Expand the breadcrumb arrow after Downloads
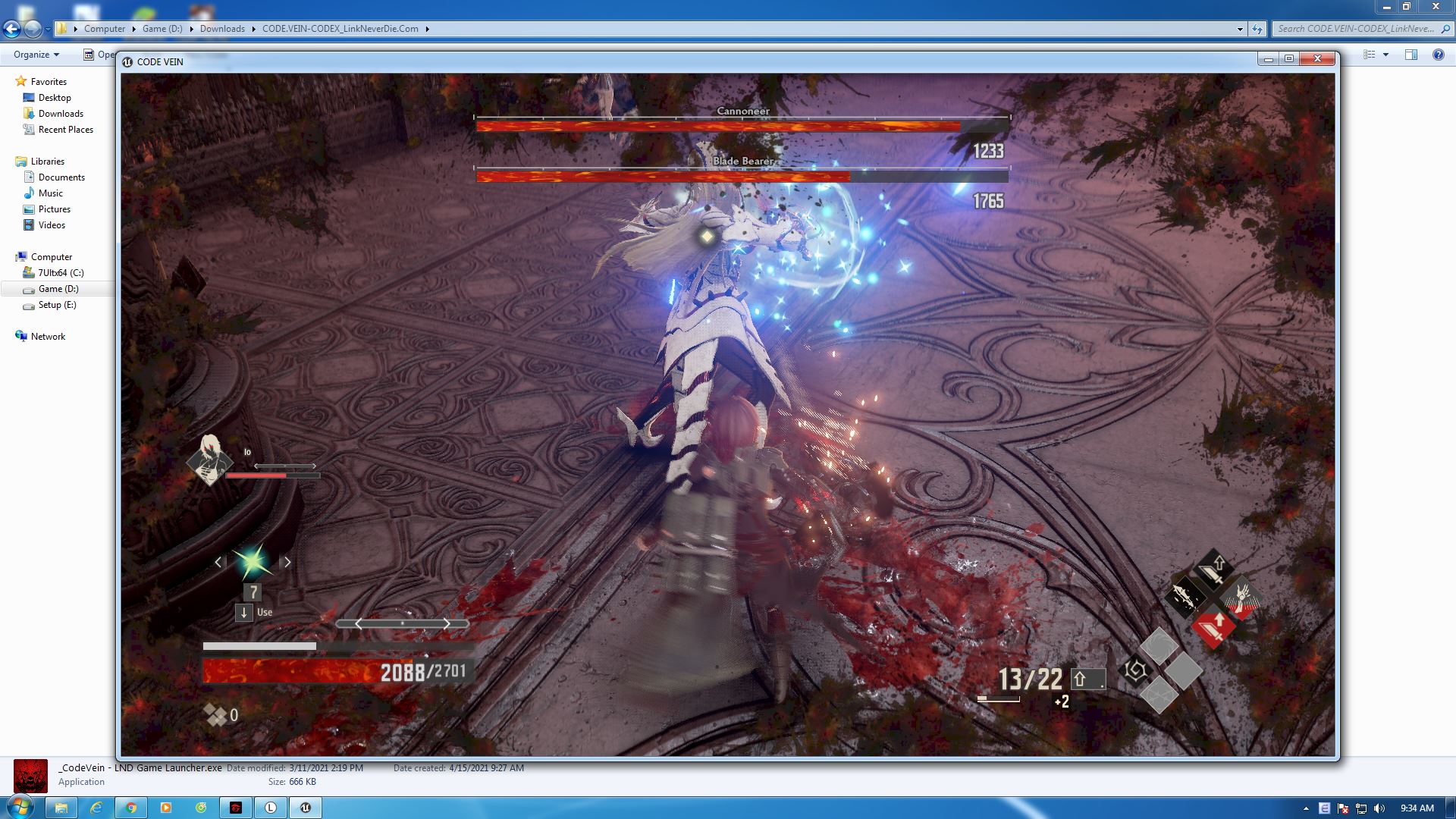 (254, 28)
